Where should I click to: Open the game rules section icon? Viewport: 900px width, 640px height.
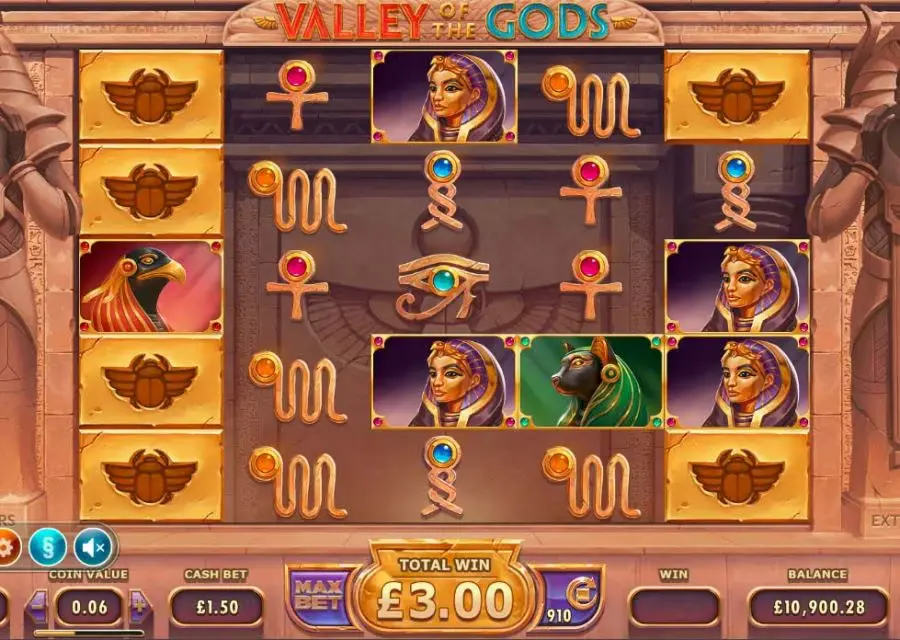click(x=47, y=547)
